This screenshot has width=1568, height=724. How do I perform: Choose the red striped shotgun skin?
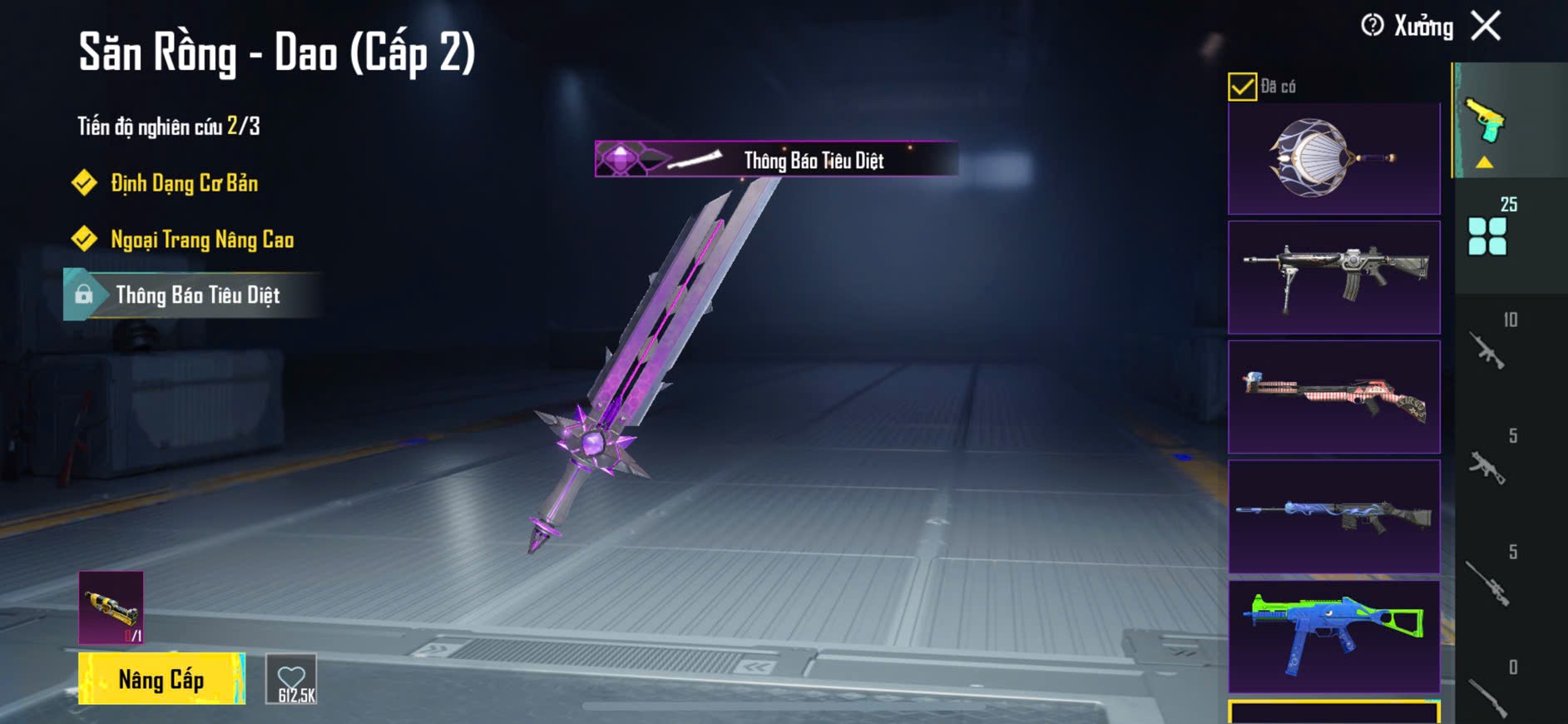(1333, 397)
